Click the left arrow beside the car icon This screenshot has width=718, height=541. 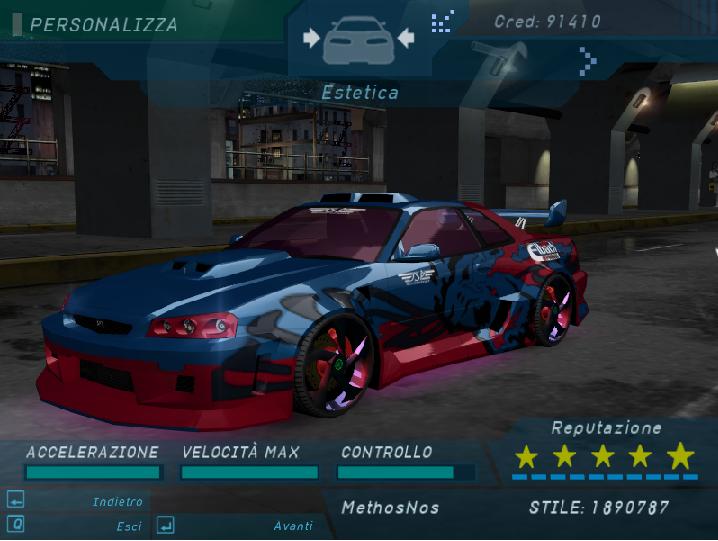[x=311, y=38]
